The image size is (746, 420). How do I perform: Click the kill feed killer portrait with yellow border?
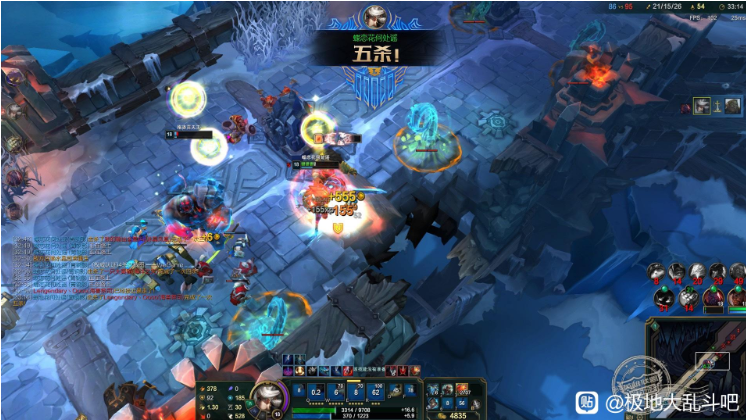coord(703,105)
